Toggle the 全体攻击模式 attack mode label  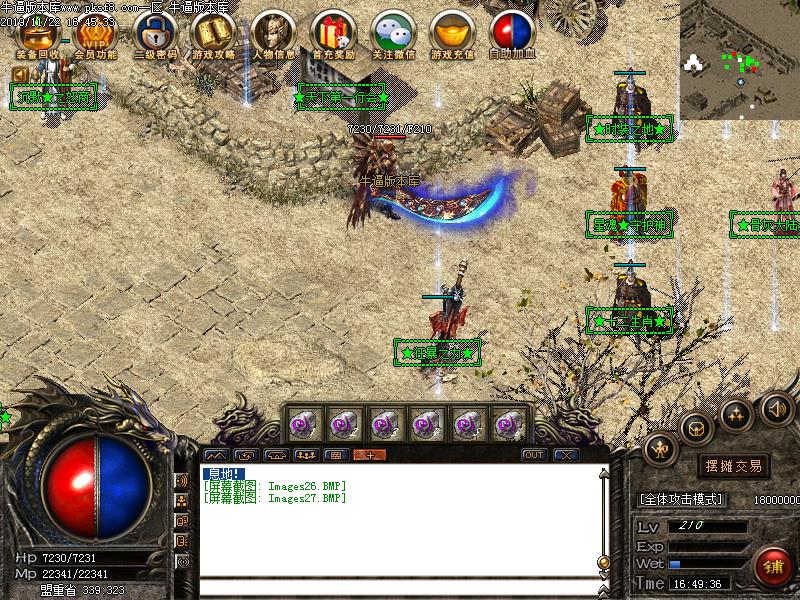click(681, 498)
